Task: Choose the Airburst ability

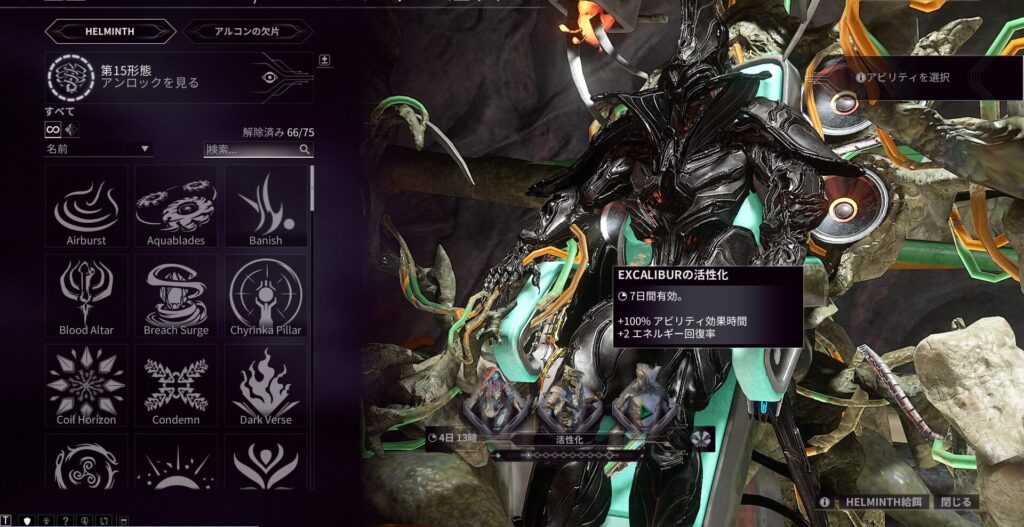Action: coord(86,206)
